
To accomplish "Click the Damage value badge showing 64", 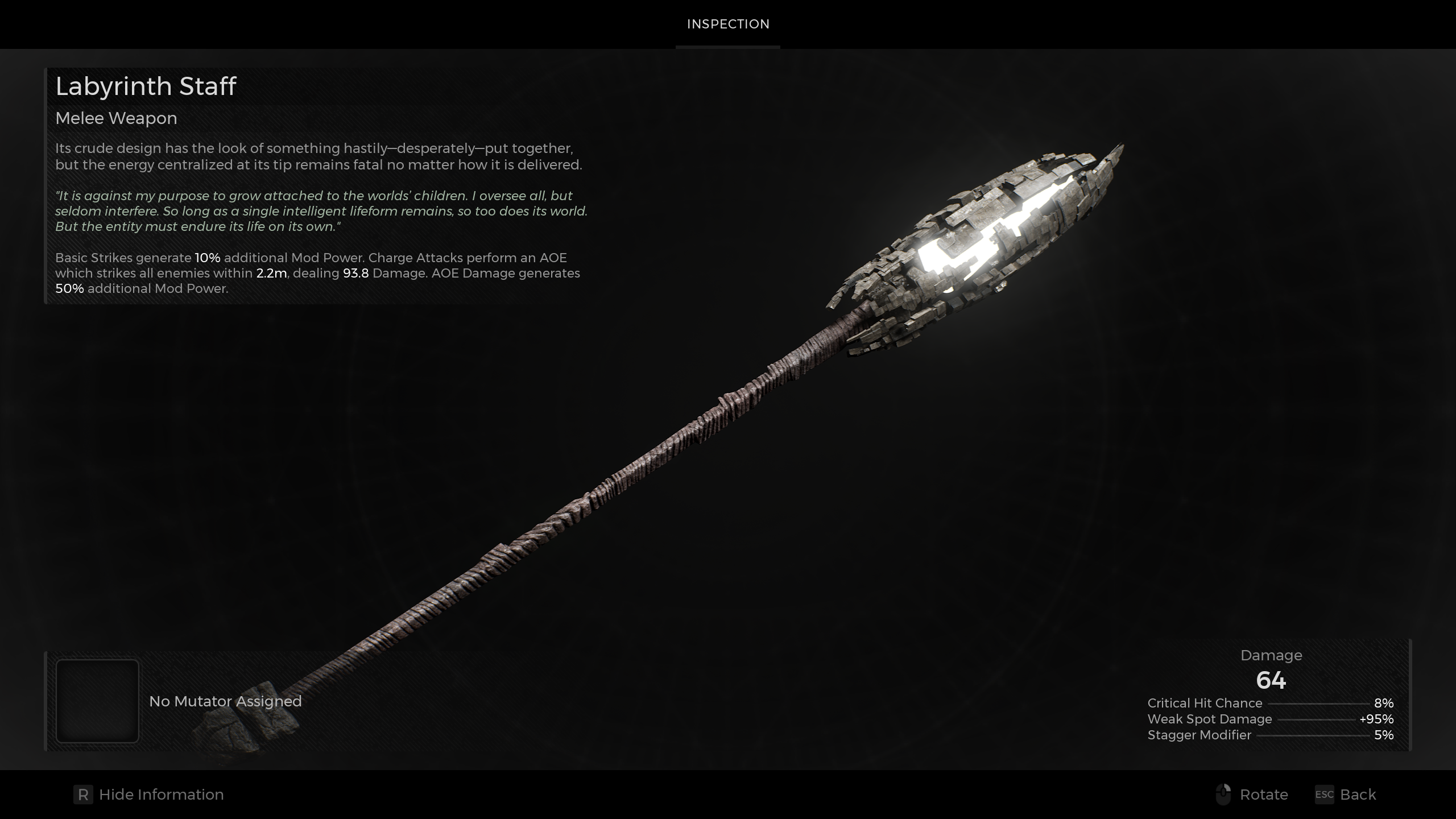I will click(1272, 680).
